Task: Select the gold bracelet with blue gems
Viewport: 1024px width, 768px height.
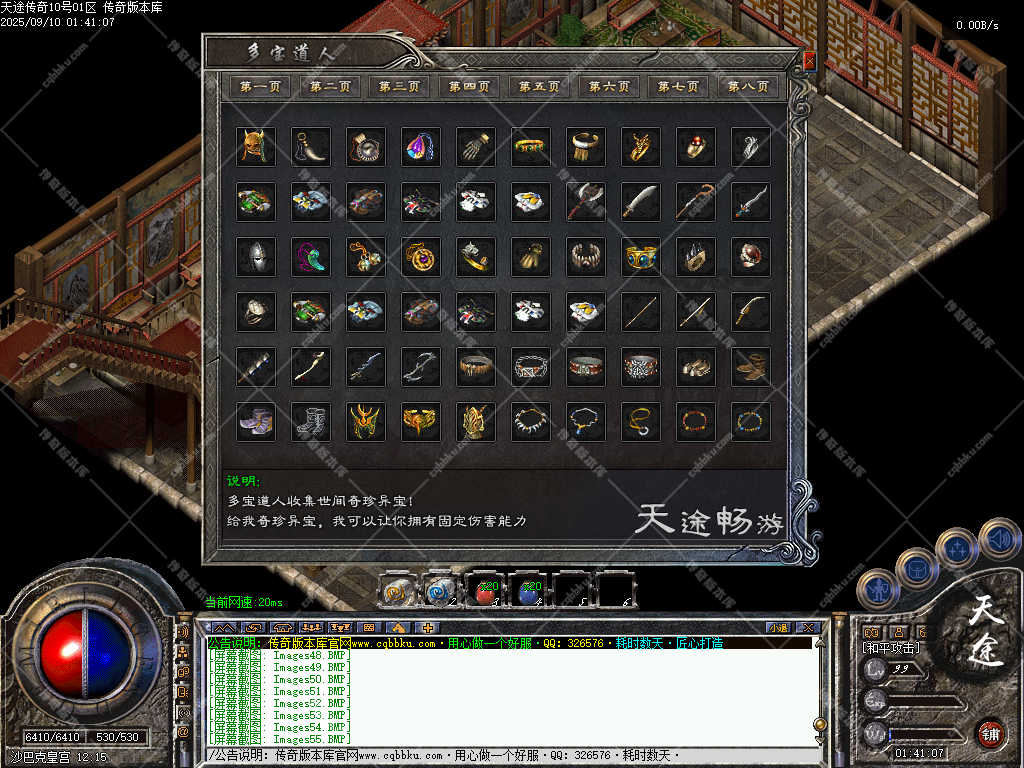Action: 641,257
